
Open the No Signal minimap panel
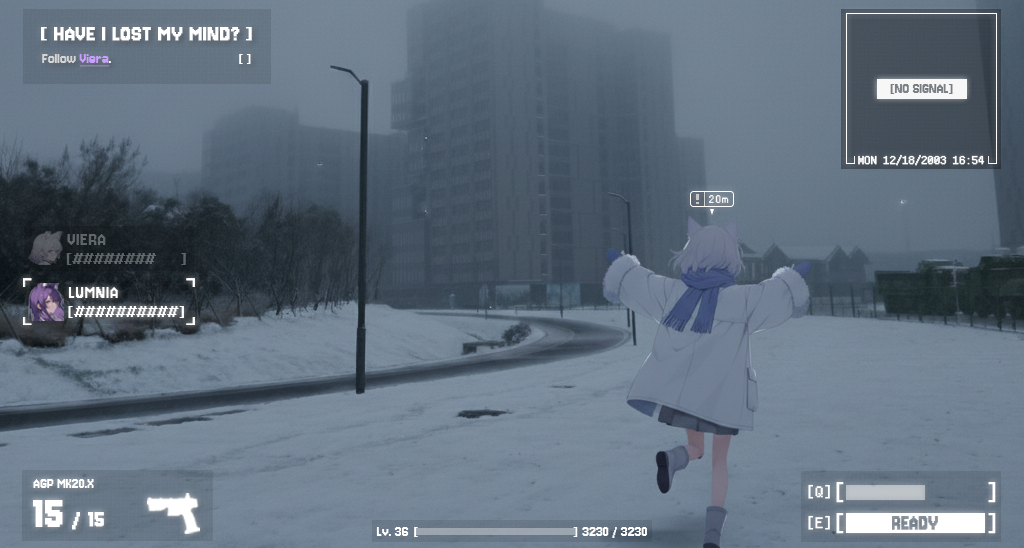(921, 89)
